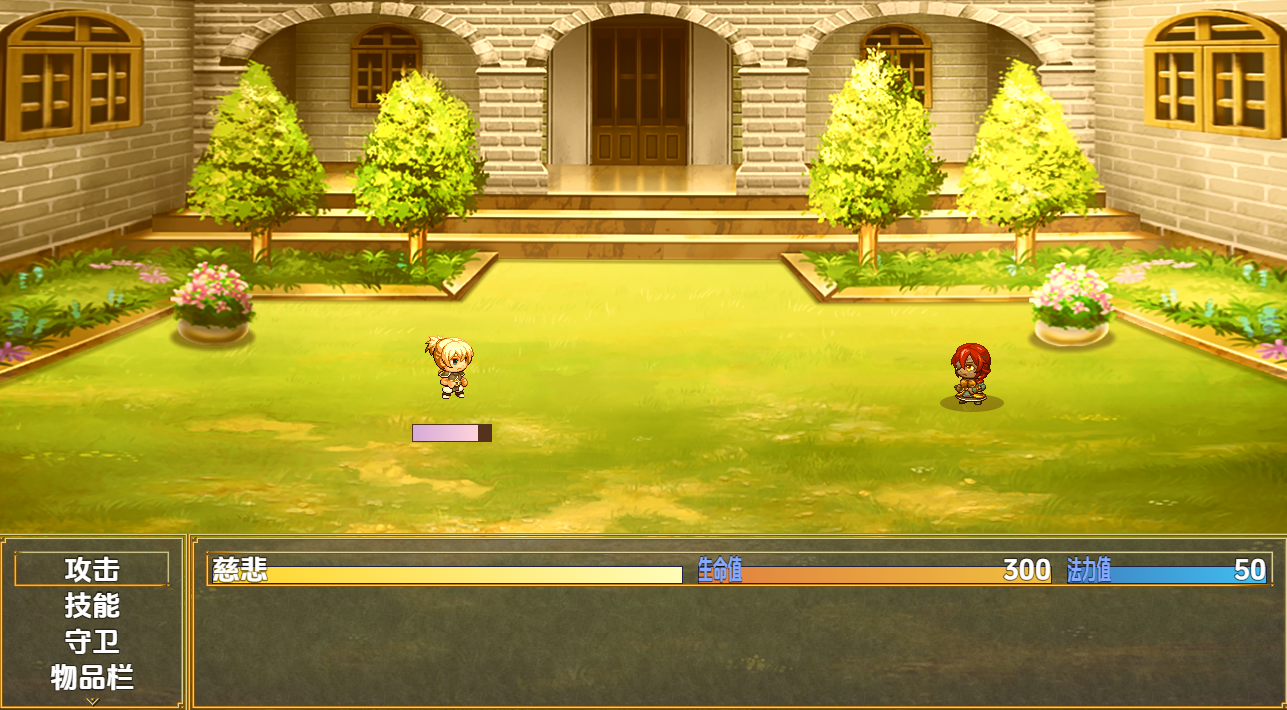Open the 技能 skills command

(92, 605)
